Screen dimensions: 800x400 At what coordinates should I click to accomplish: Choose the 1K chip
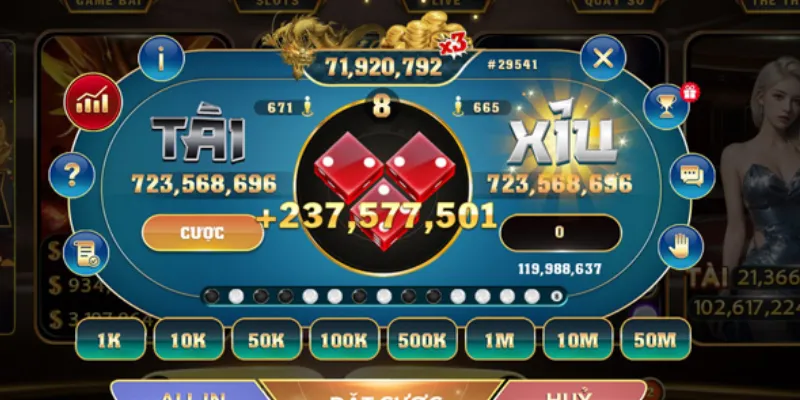[x=110, y=339]
